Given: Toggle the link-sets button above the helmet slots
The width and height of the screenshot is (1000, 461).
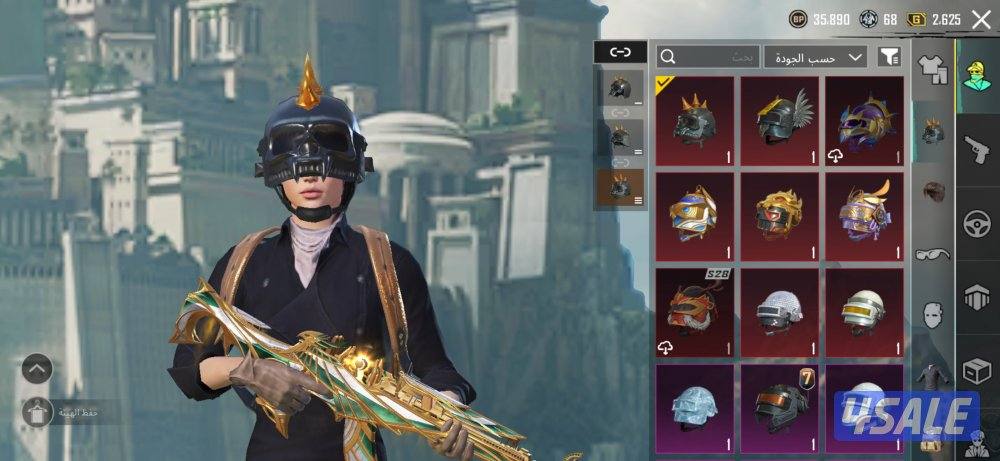Looking at the screenshot, I should 620,52.
